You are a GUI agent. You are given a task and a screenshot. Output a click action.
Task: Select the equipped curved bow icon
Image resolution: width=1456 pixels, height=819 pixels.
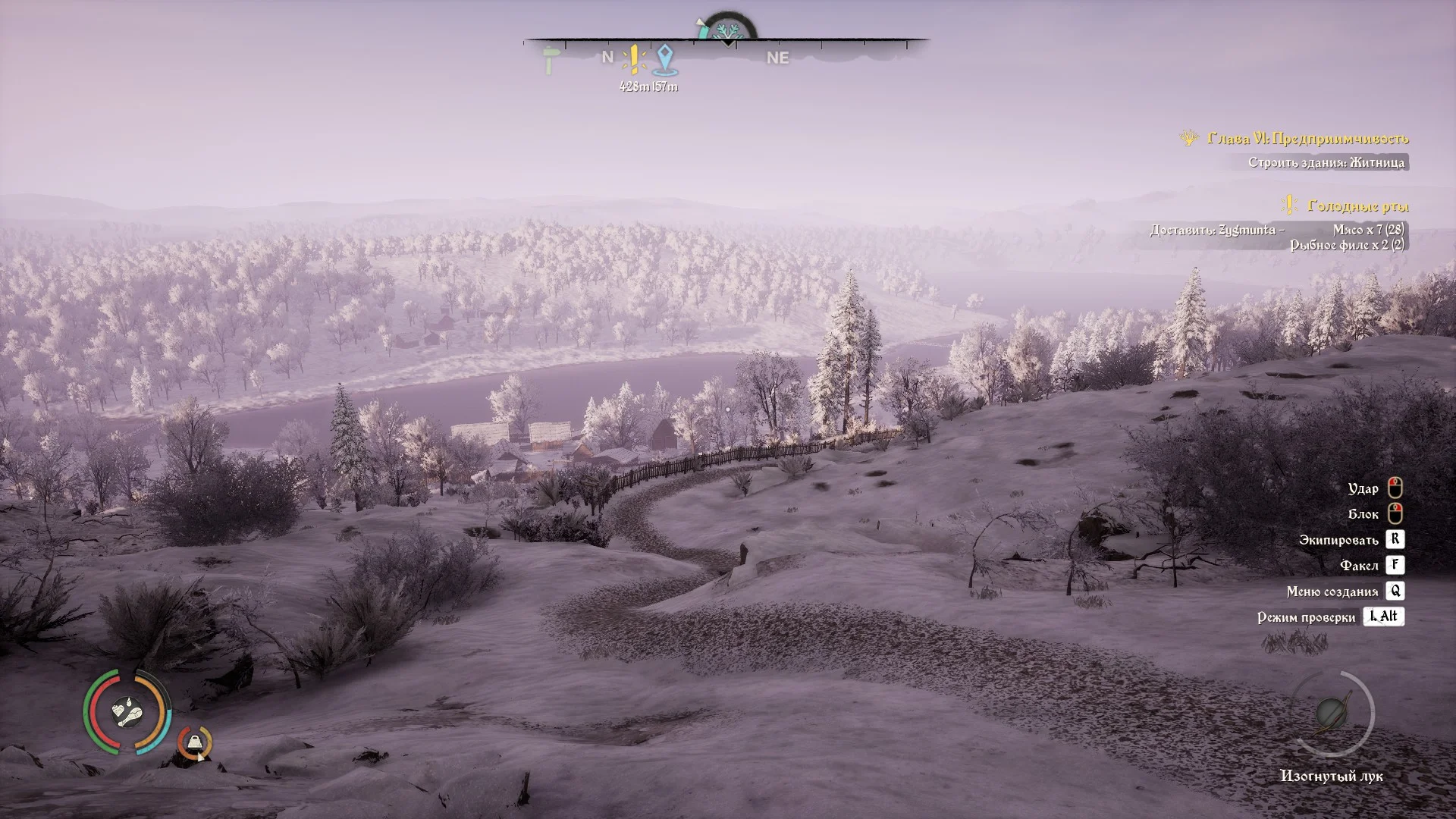coord(1331,714)
